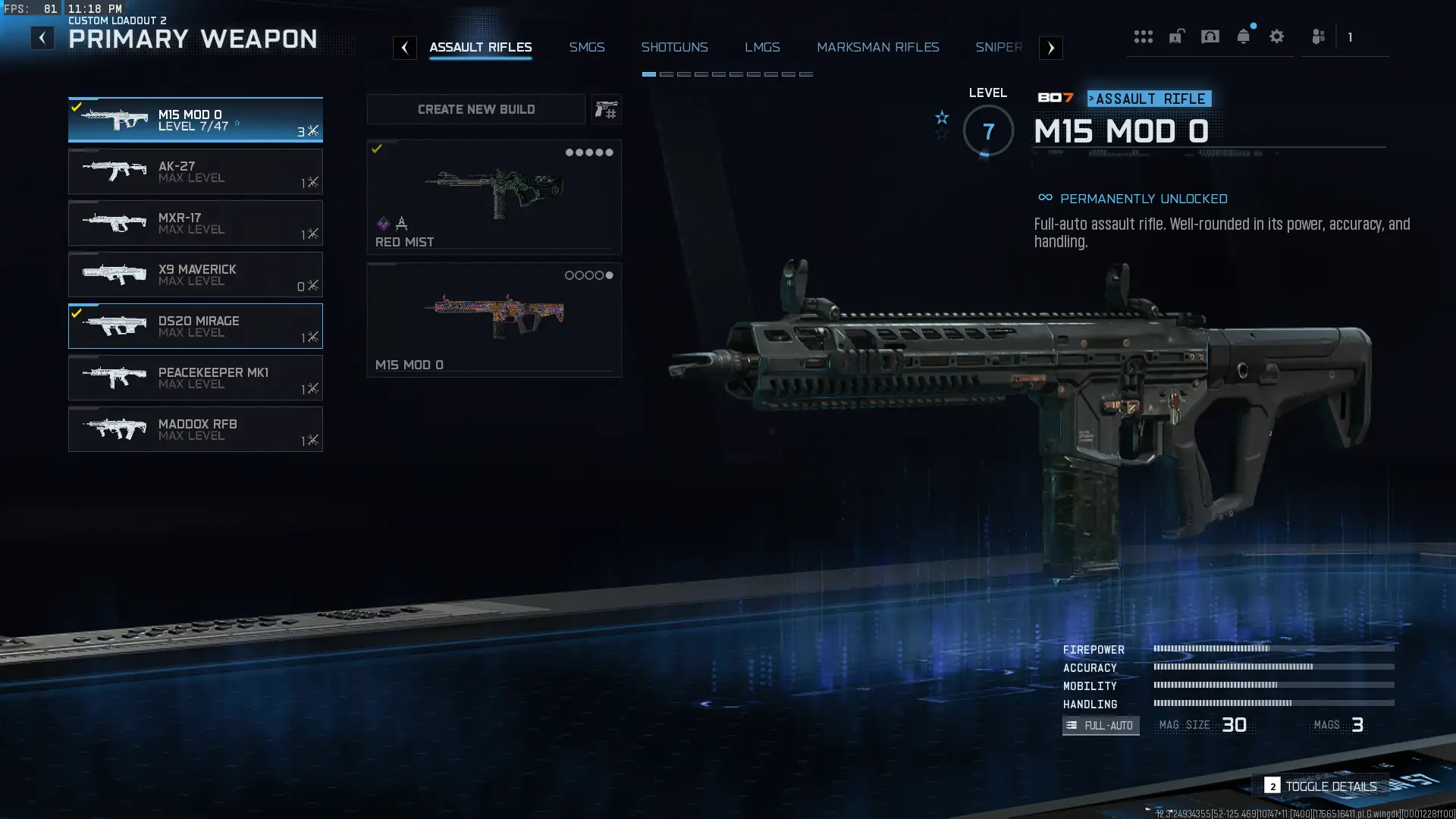Click the blueprint compass icon on Red Mist
This screenshot has width=1456, height=819.
coord(401,224)
